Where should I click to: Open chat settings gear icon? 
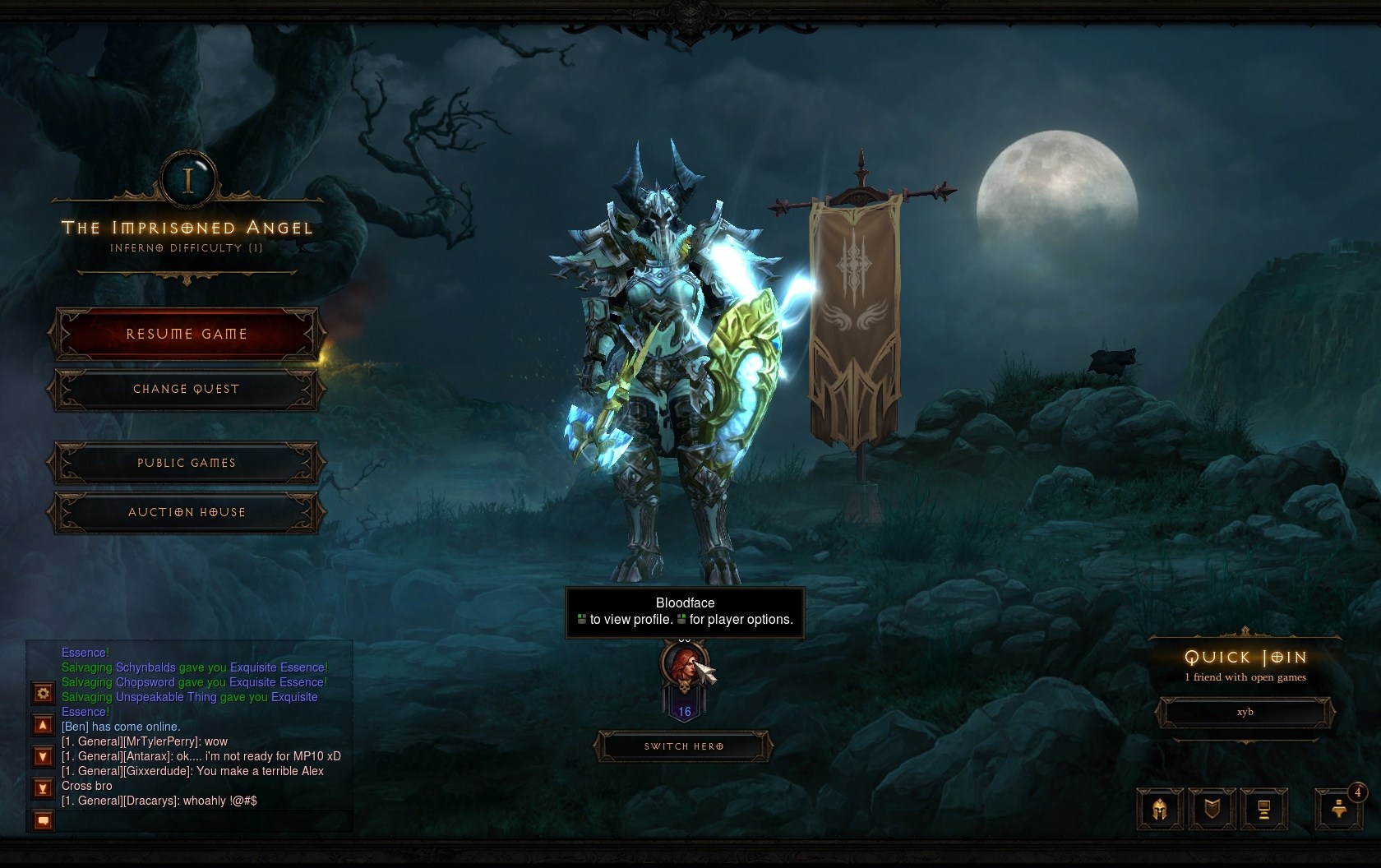[44, 693]
